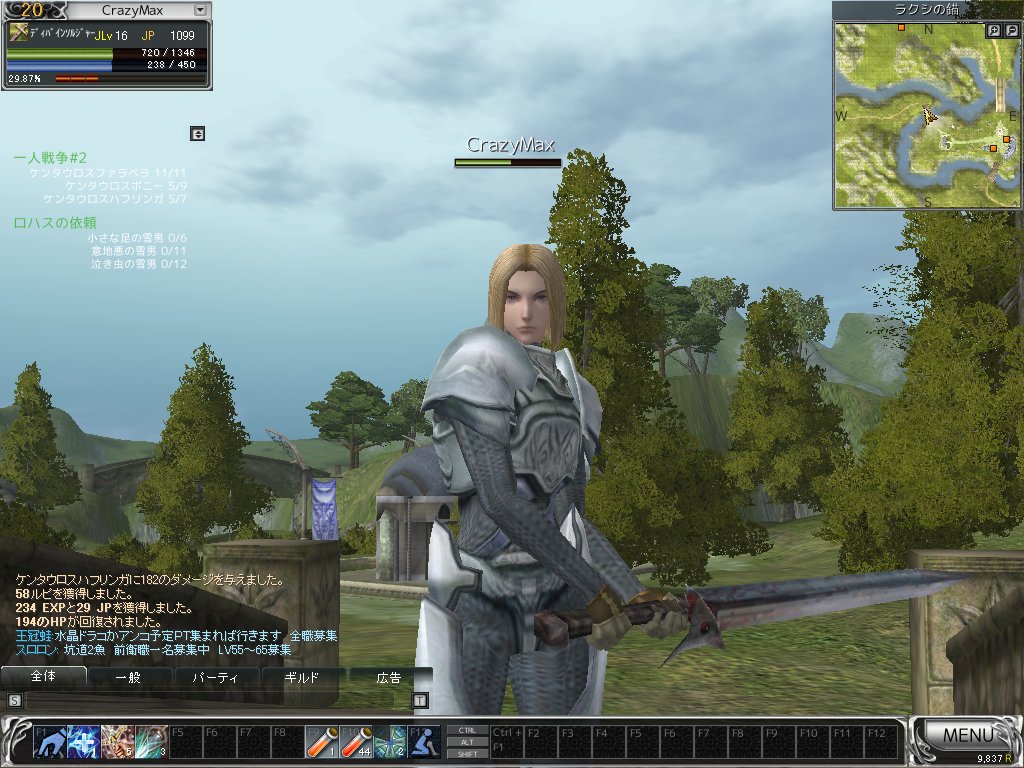Switch to the 全体 chat tab
Image resolution: width=1024 pixels, height=768 pixels.
(43, 677)
